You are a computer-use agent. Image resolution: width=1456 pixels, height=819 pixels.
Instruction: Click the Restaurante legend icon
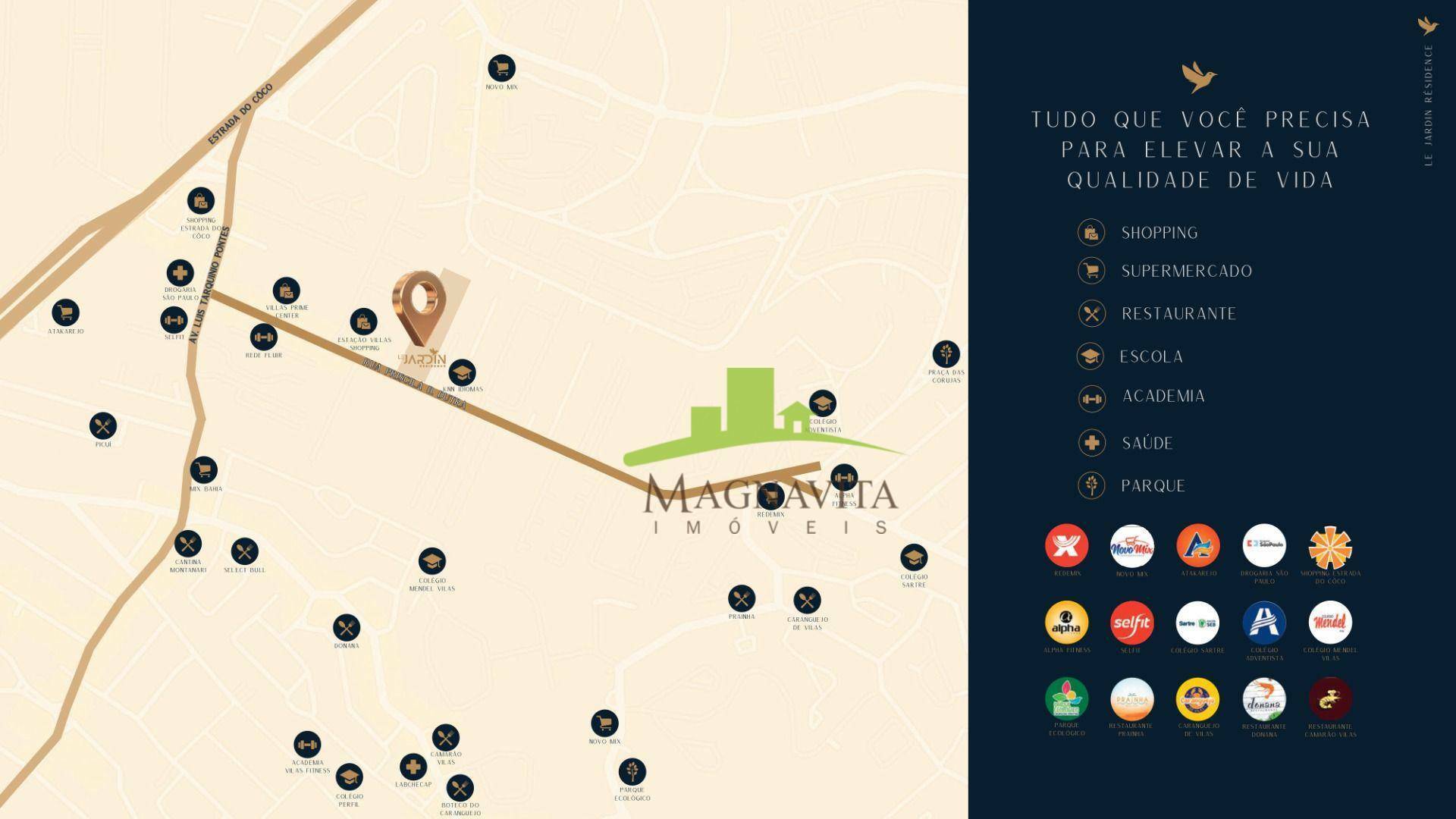point(1091,313)
